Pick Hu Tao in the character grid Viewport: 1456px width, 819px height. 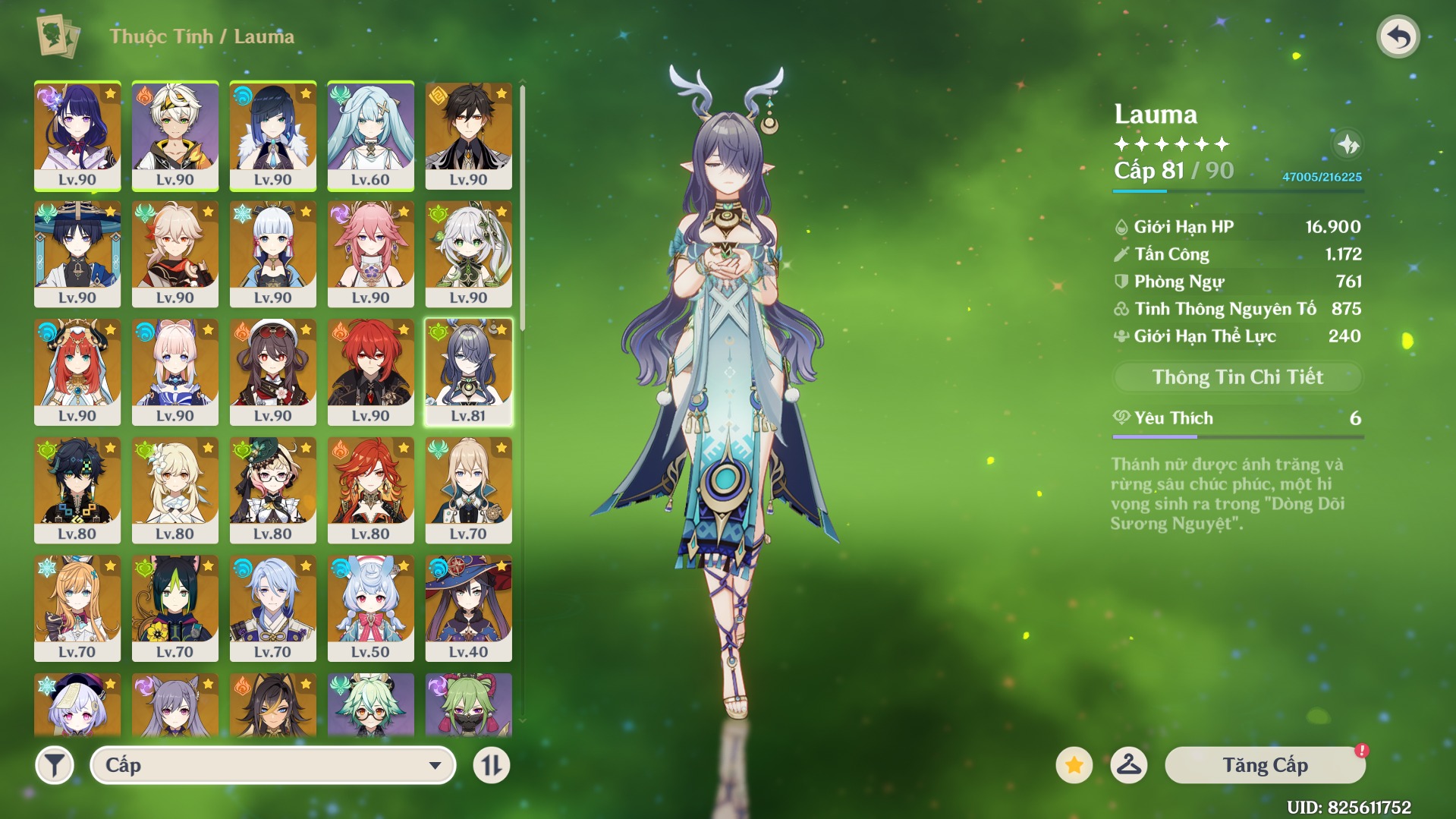272,371
